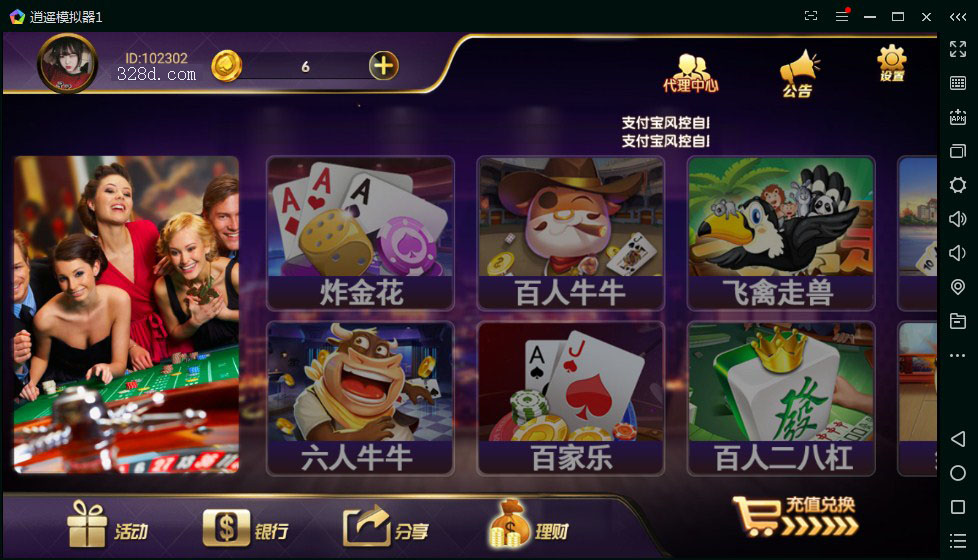Select the 百人牛牛 game tile
The height and width of the screenshot is (560, 978).
(570, 232)
